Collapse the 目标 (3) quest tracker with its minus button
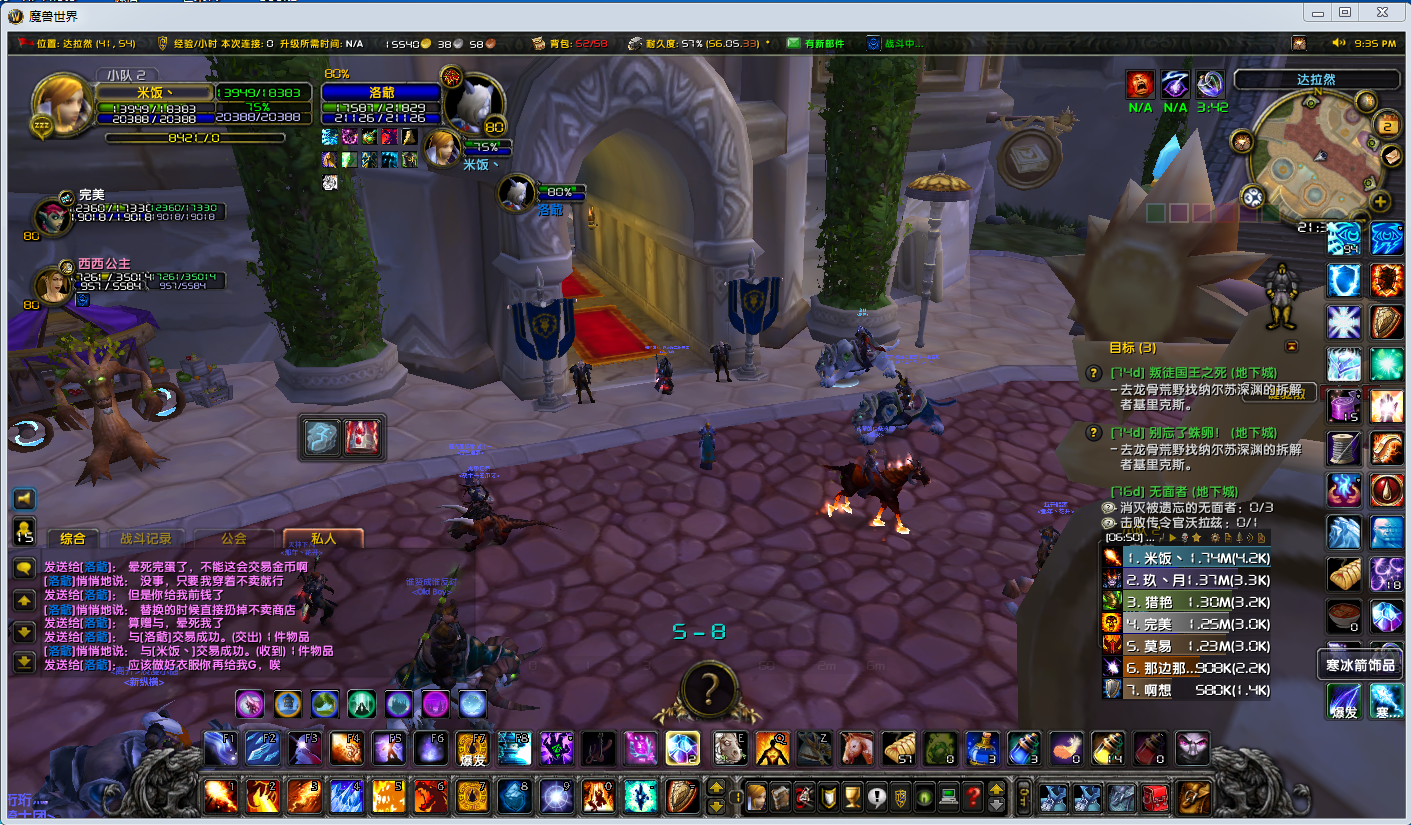The width and height of the screenshot is (1411, 825). pyautogui.click(x=1293, y=345)
